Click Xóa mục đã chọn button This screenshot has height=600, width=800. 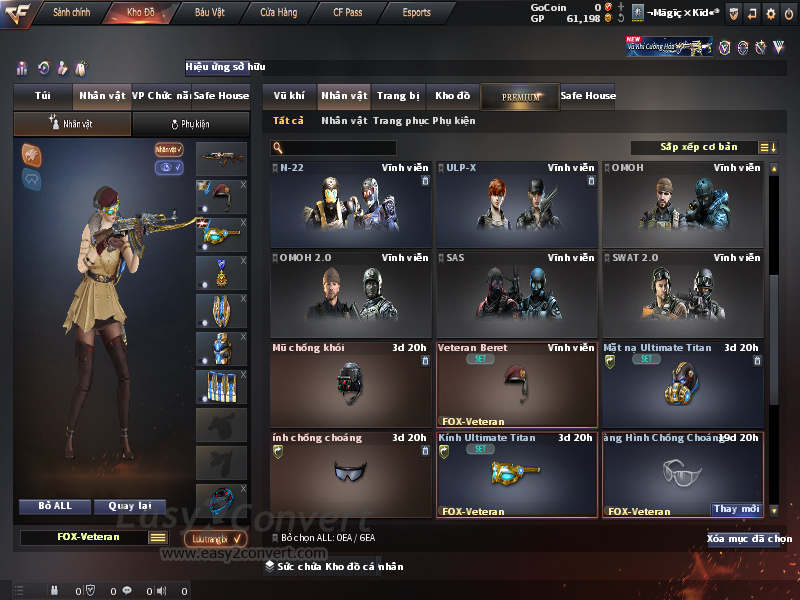(749, 539)
